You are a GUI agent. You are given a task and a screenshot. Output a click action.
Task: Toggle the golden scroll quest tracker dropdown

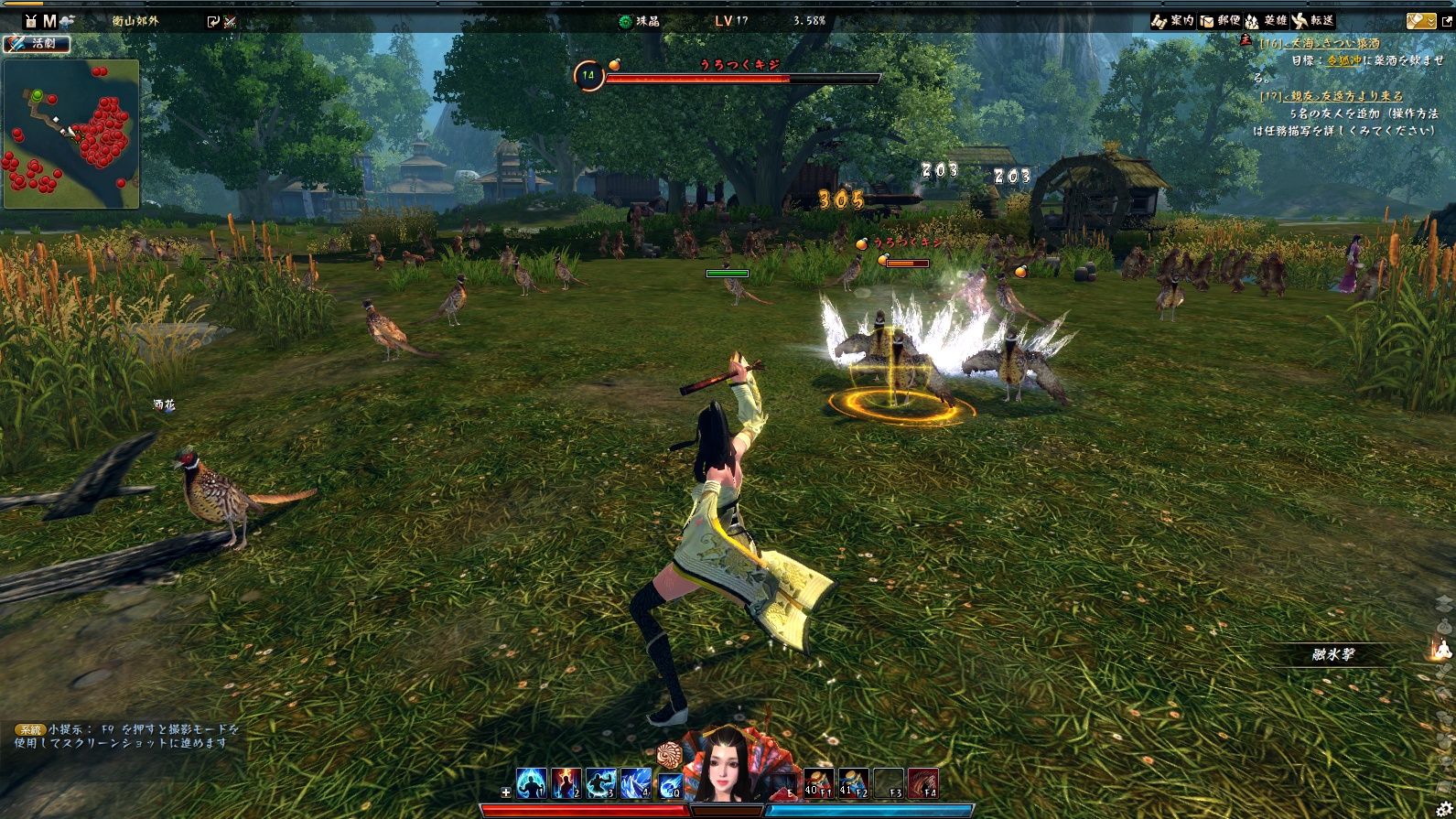(x=1421, y=20)
